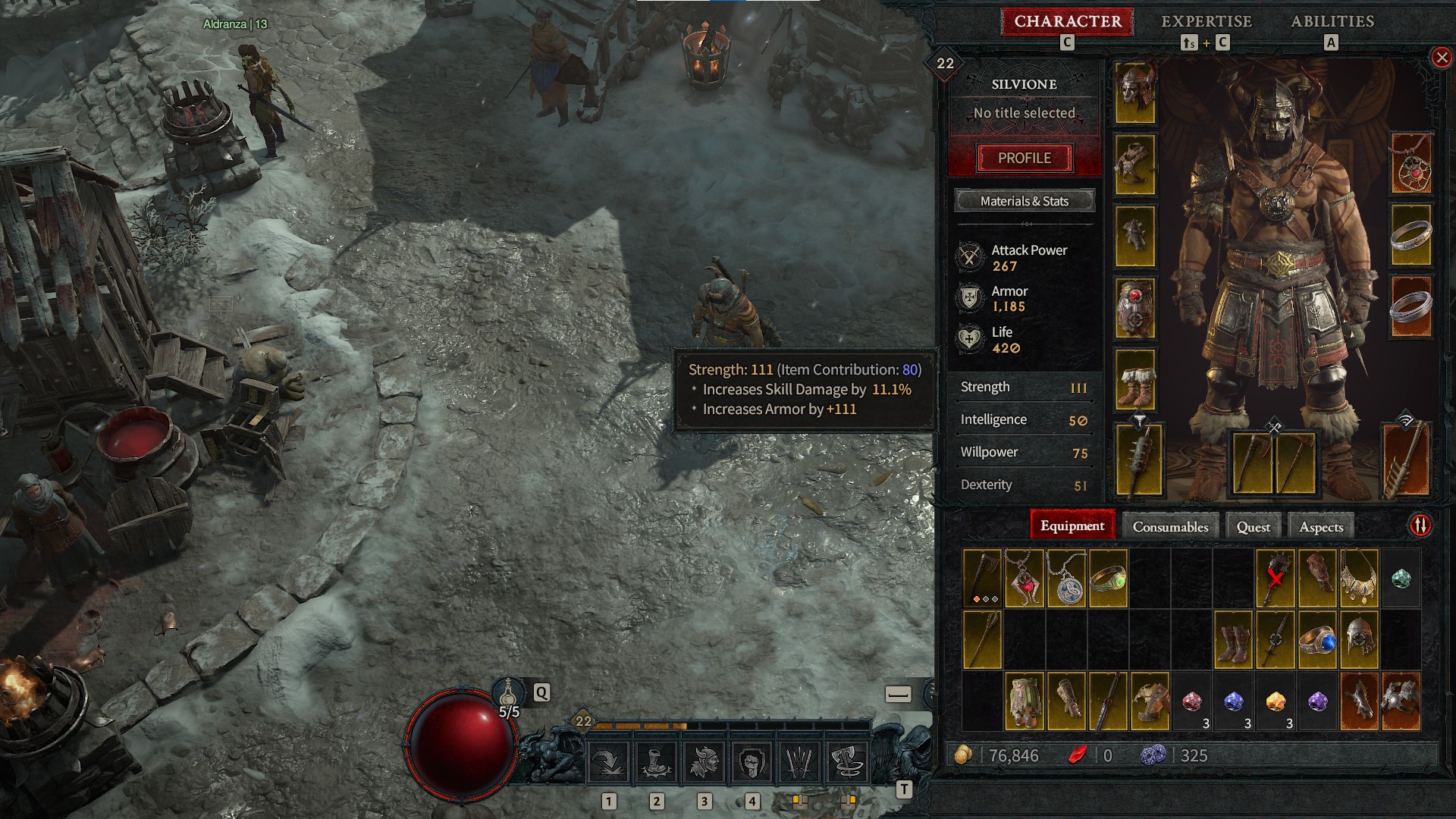Click the inventory sort button
1456x819 pixels.
tap(1420, 526)
